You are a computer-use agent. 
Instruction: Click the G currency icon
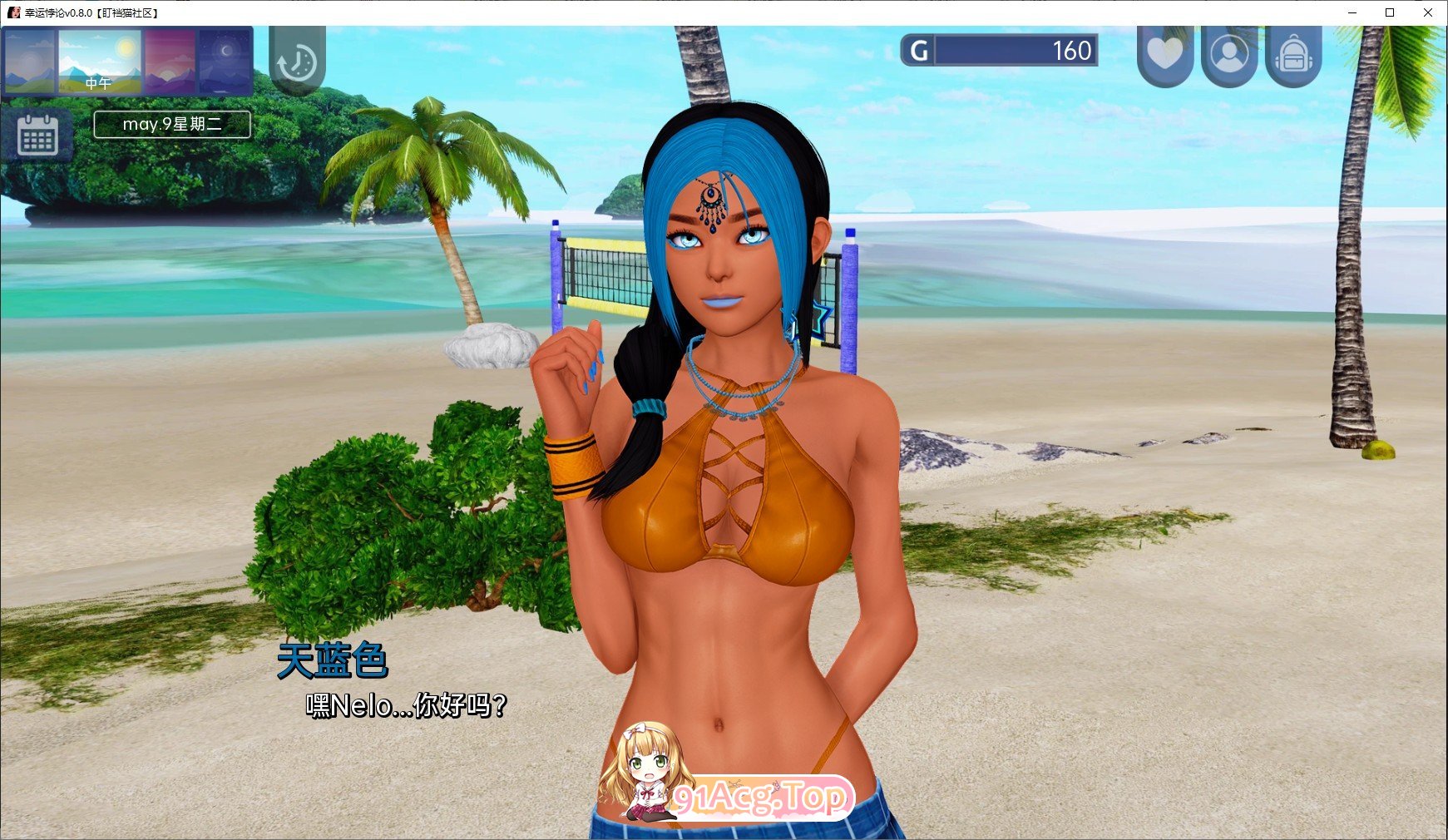coord(919,51)
